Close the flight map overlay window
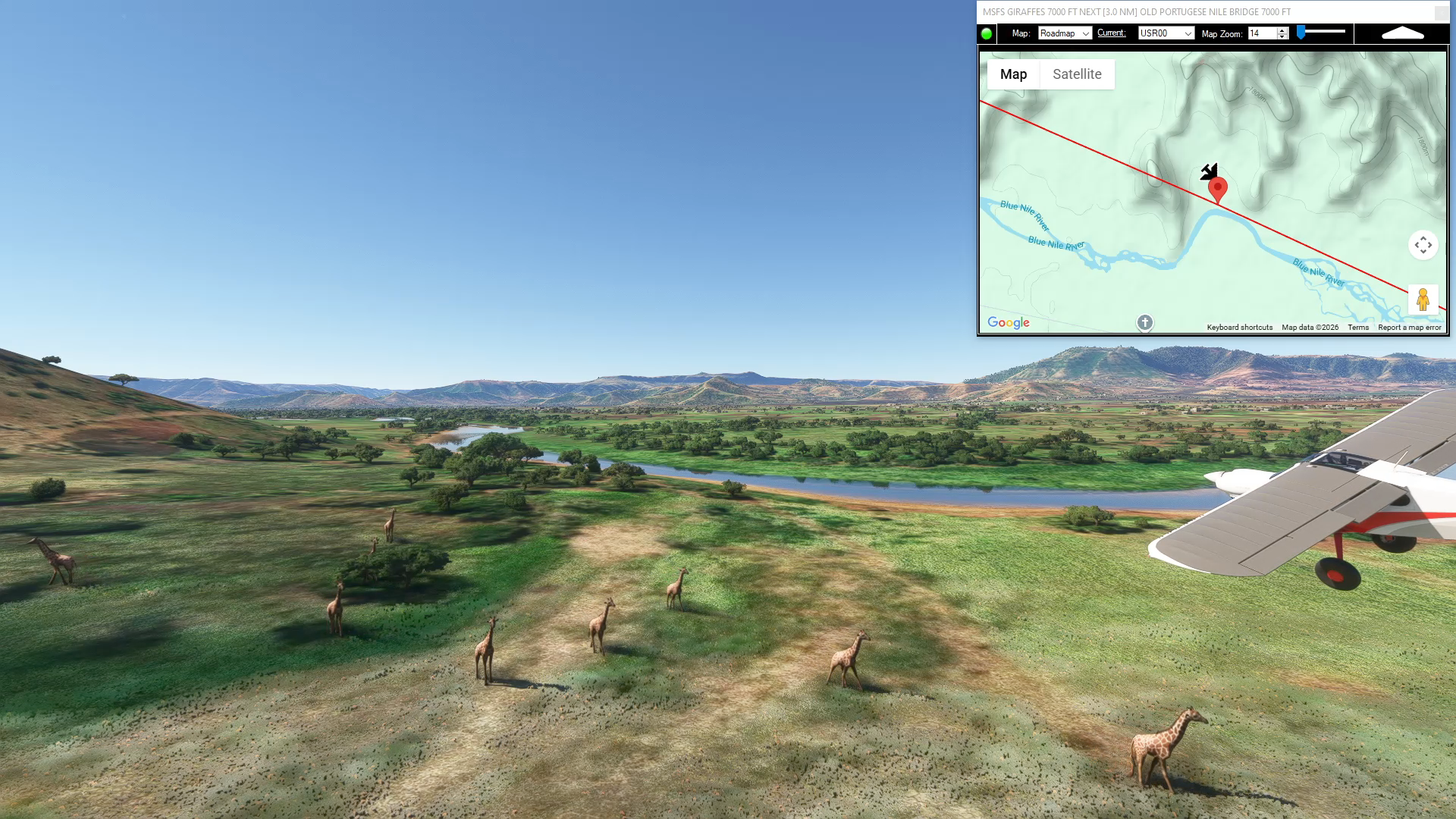 1441,12
